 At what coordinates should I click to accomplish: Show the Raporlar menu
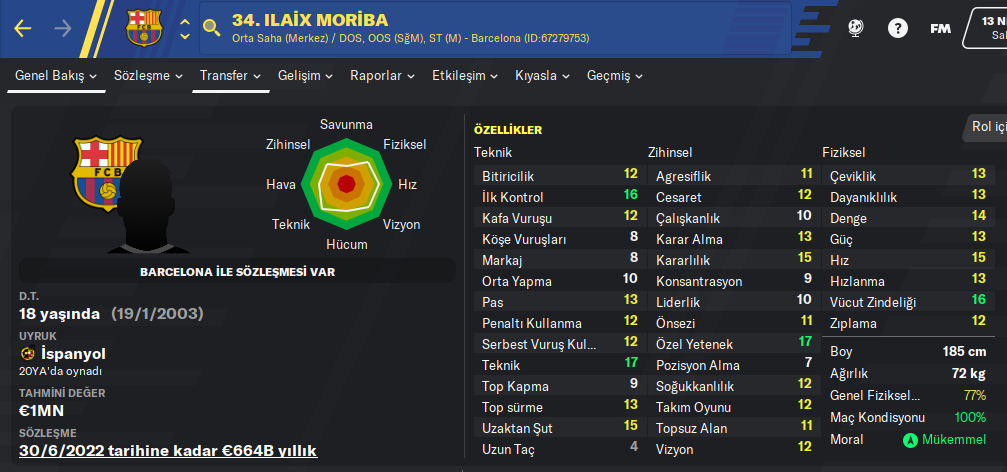(x=382, y=76)
